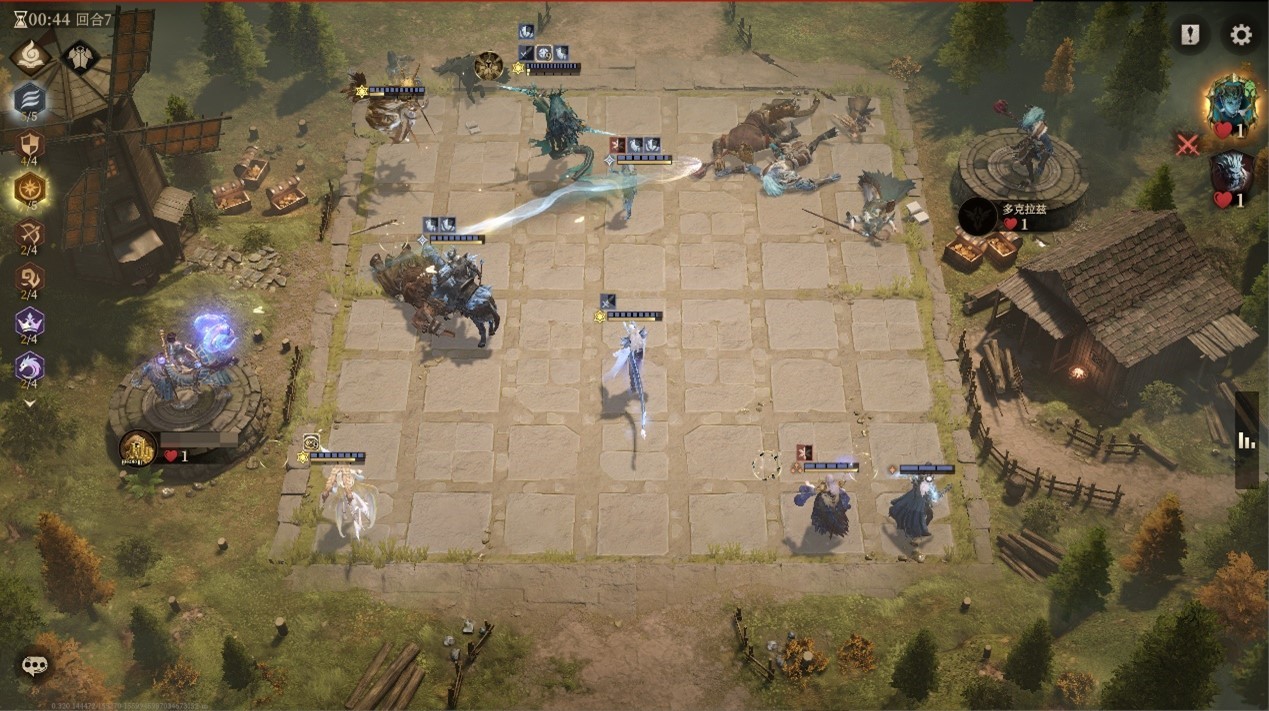
Task: Expand the synergy list down arrow
Action: pos(29,403)
